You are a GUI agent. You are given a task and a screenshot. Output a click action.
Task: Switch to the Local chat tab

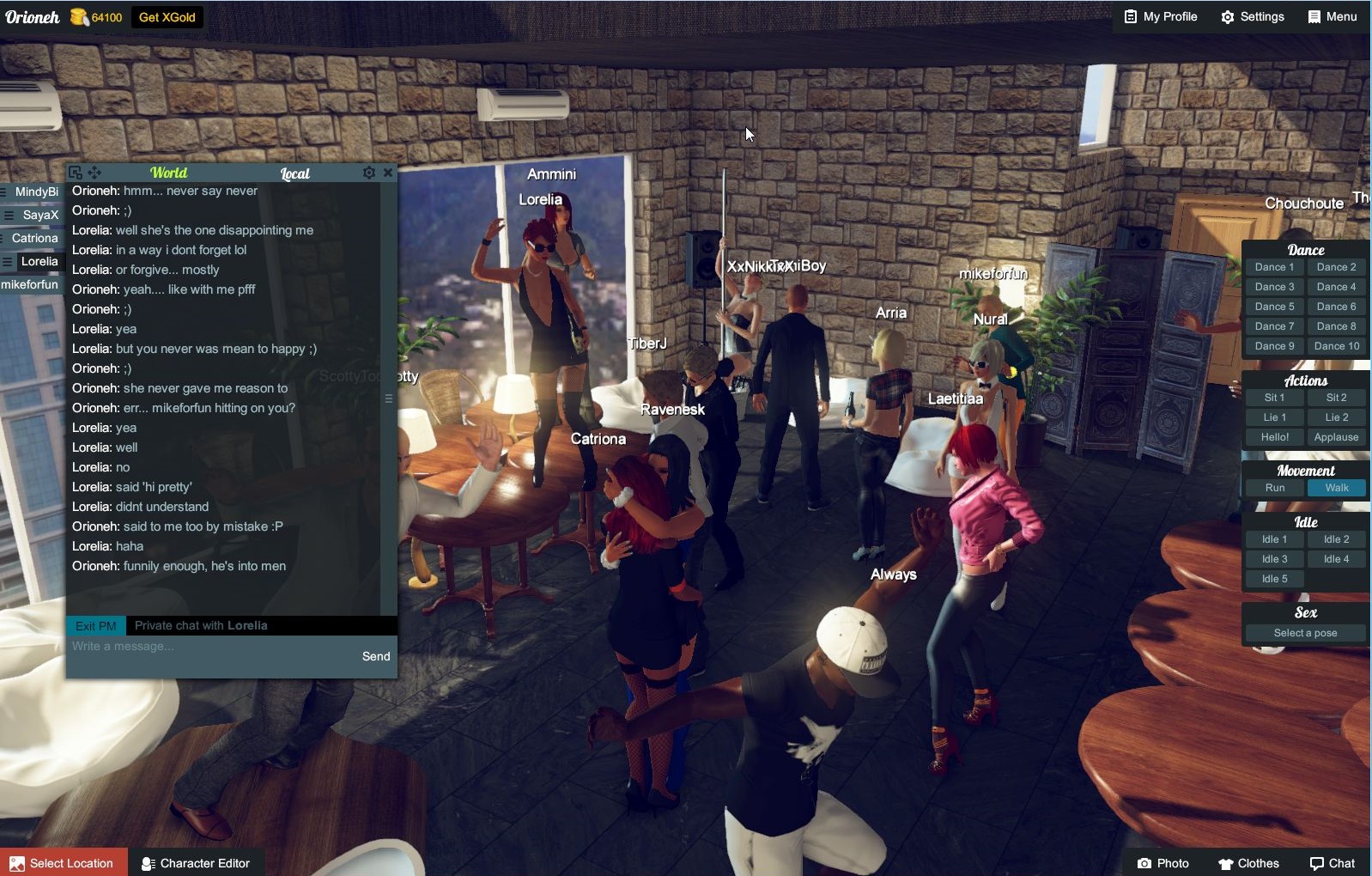pos(294,173)
